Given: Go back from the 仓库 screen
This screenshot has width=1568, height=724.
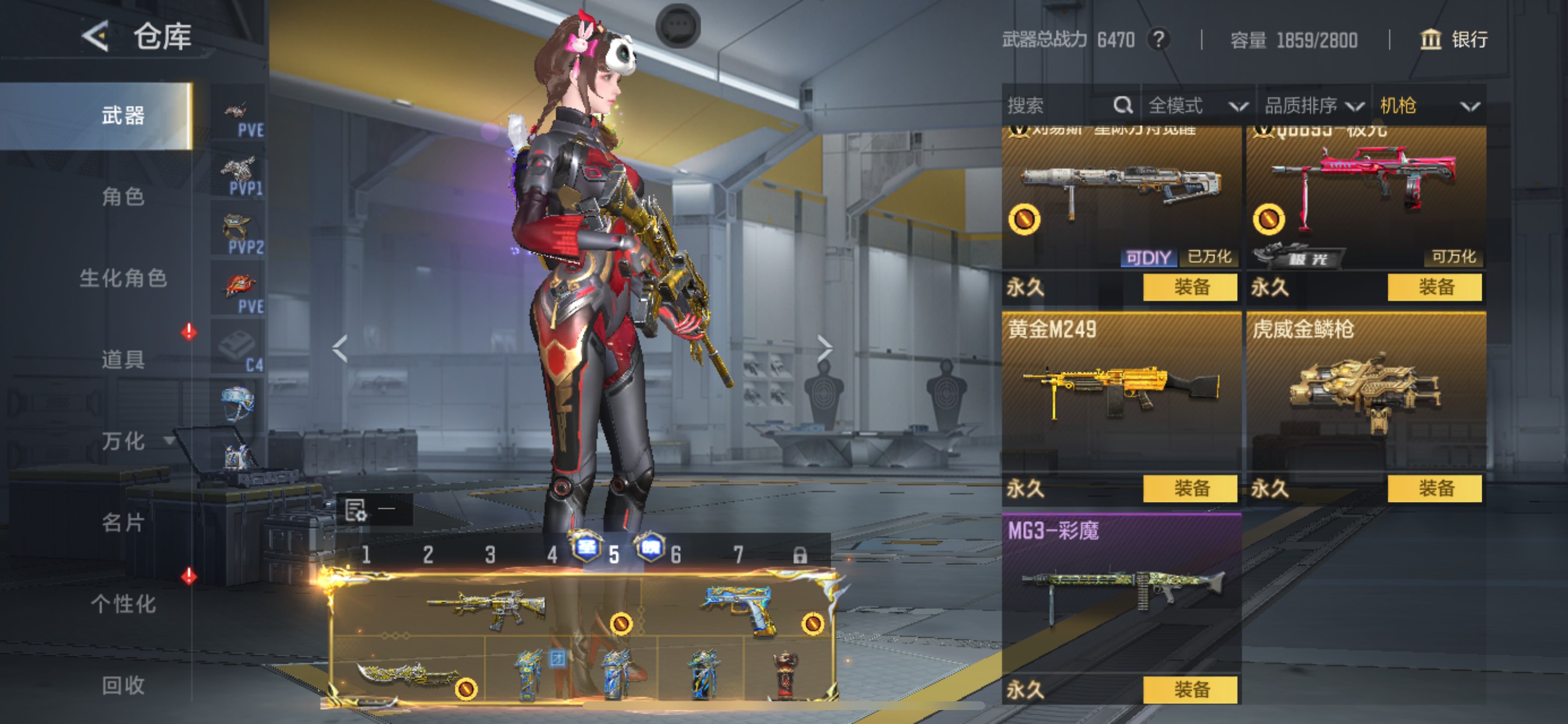Looking at the screenshot, I should coord(96,37).
